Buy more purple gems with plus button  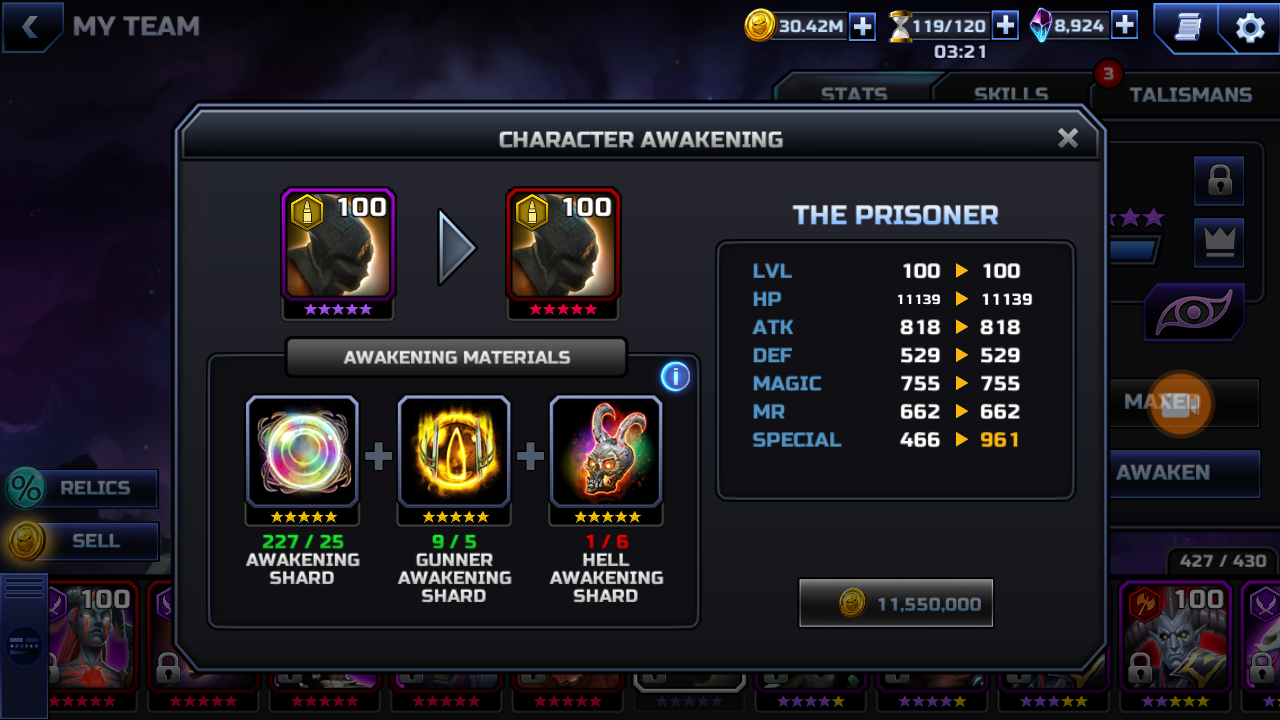click(1124, 26)
